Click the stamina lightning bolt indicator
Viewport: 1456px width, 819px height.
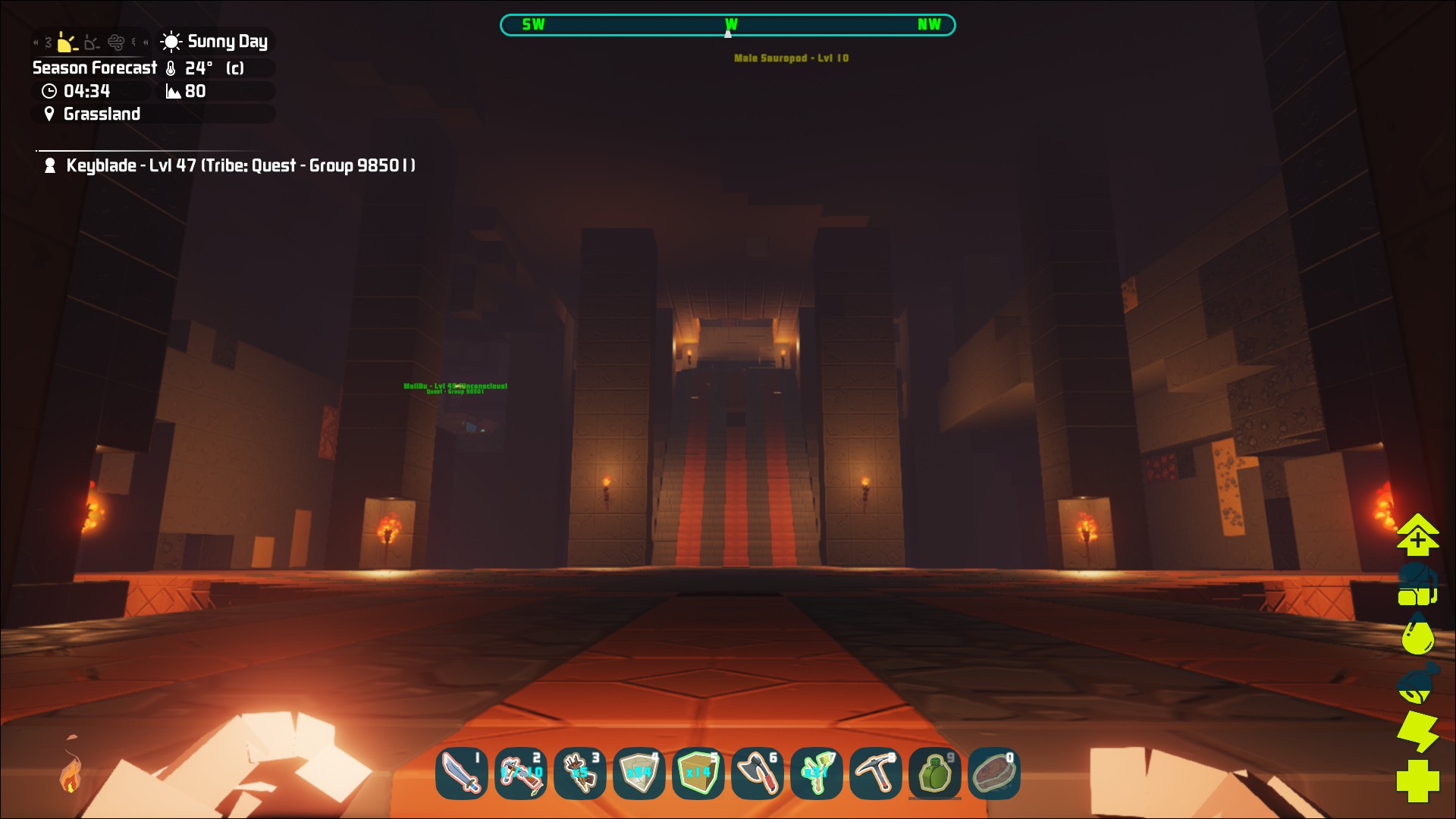[x=1417, y=730]
